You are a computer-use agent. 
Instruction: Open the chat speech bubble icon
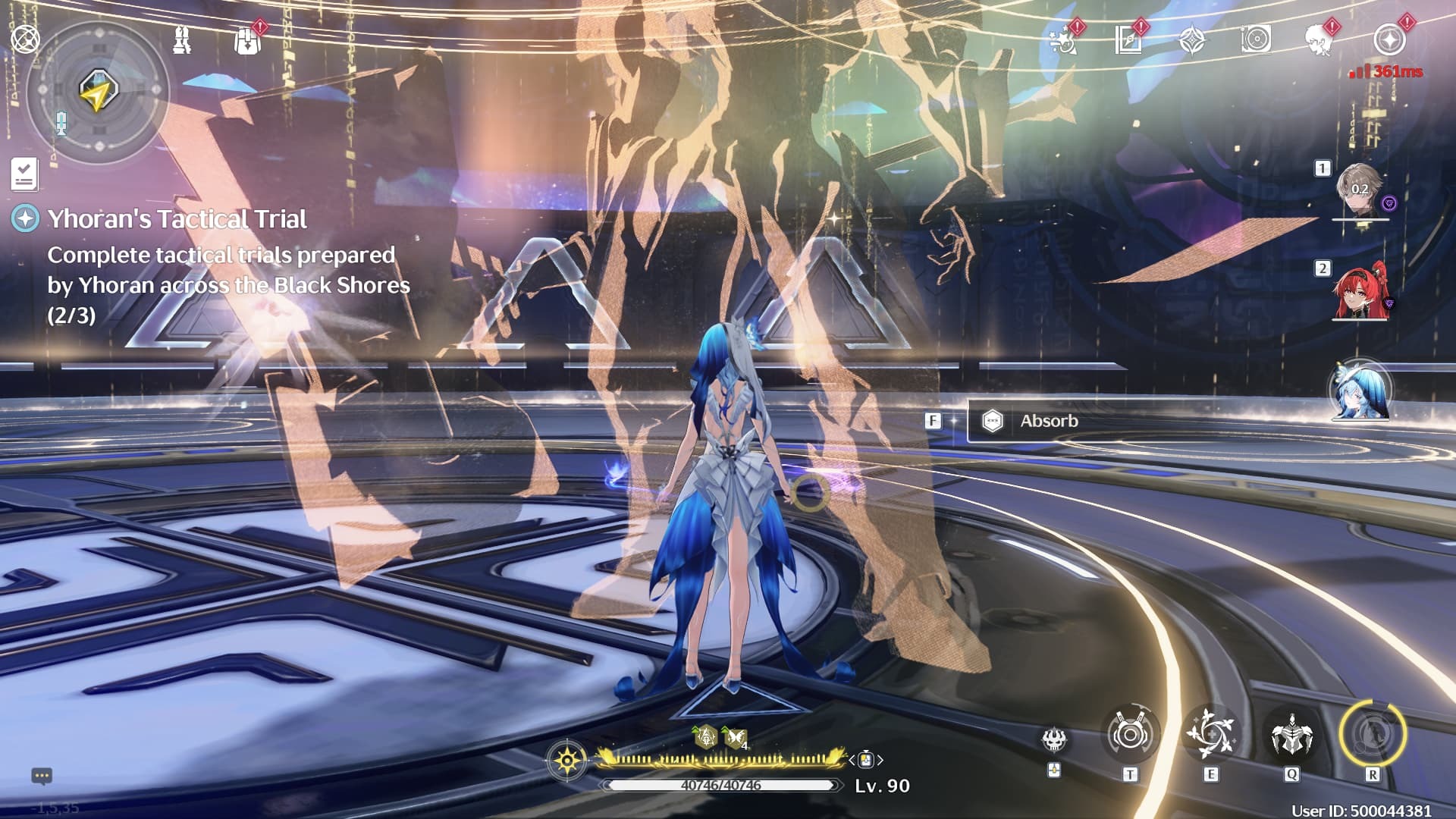(42, 776)
